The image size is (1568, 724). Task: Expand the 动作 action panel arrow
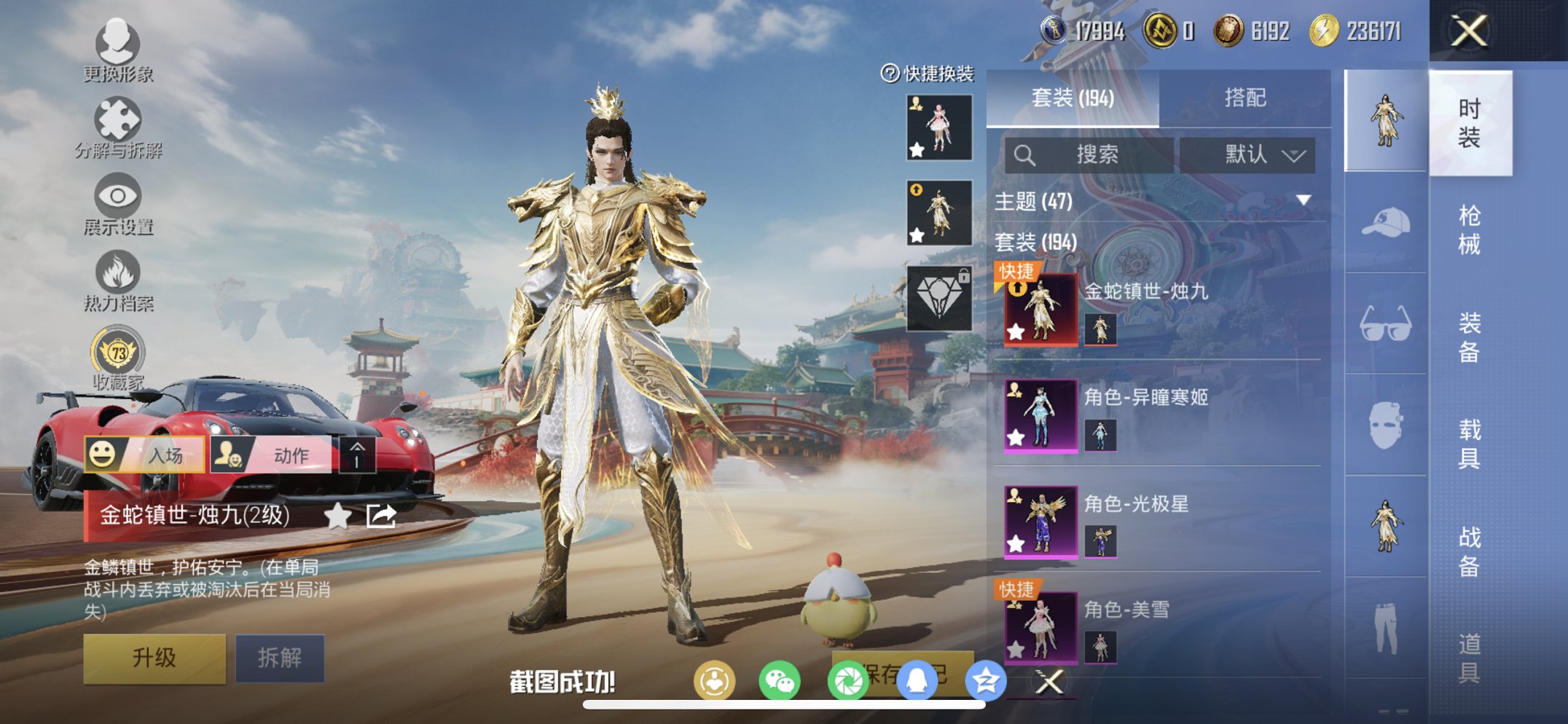click(x=356, y=454)
